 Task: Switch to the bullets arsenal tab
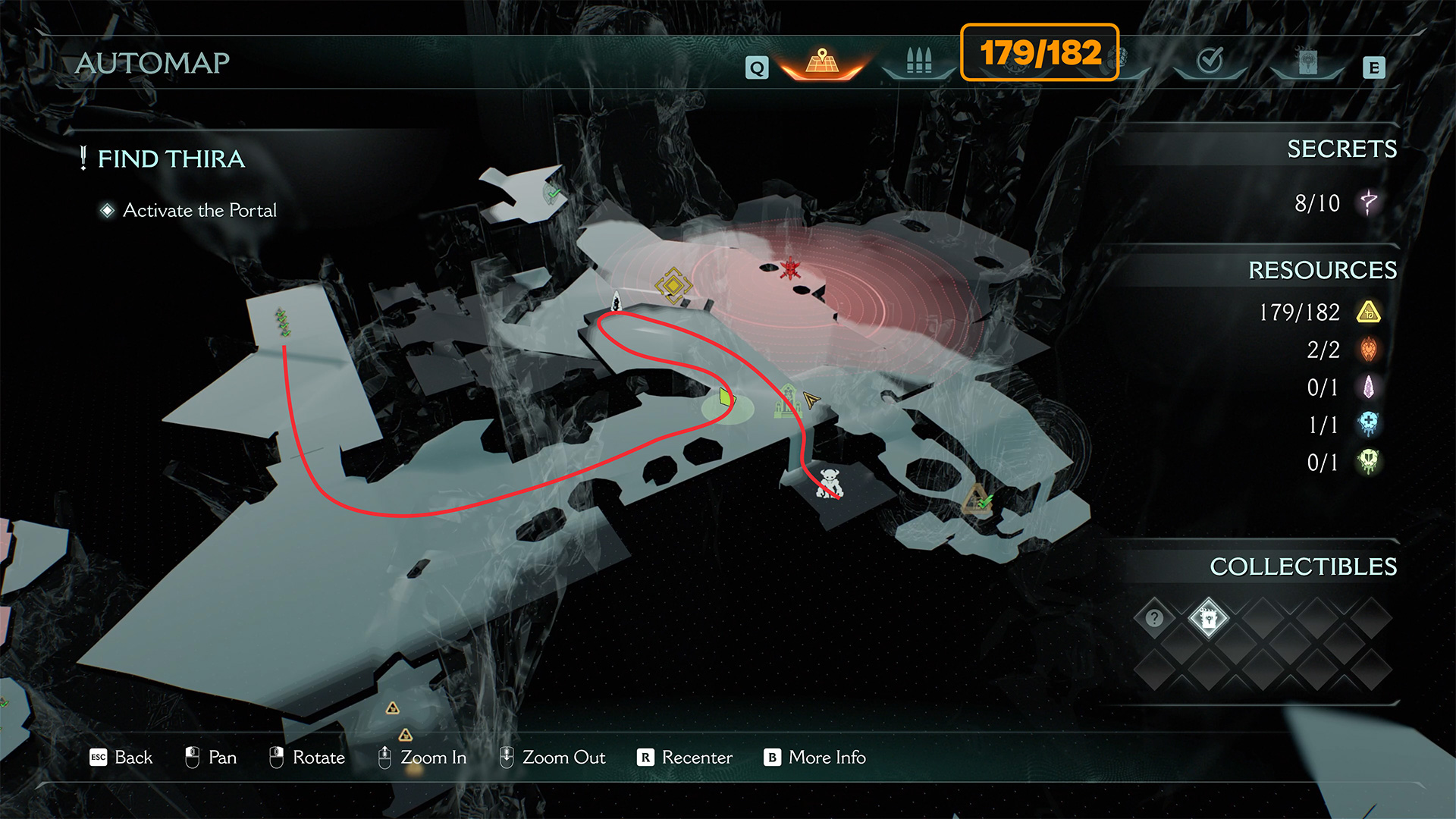[x=918, y=62]
